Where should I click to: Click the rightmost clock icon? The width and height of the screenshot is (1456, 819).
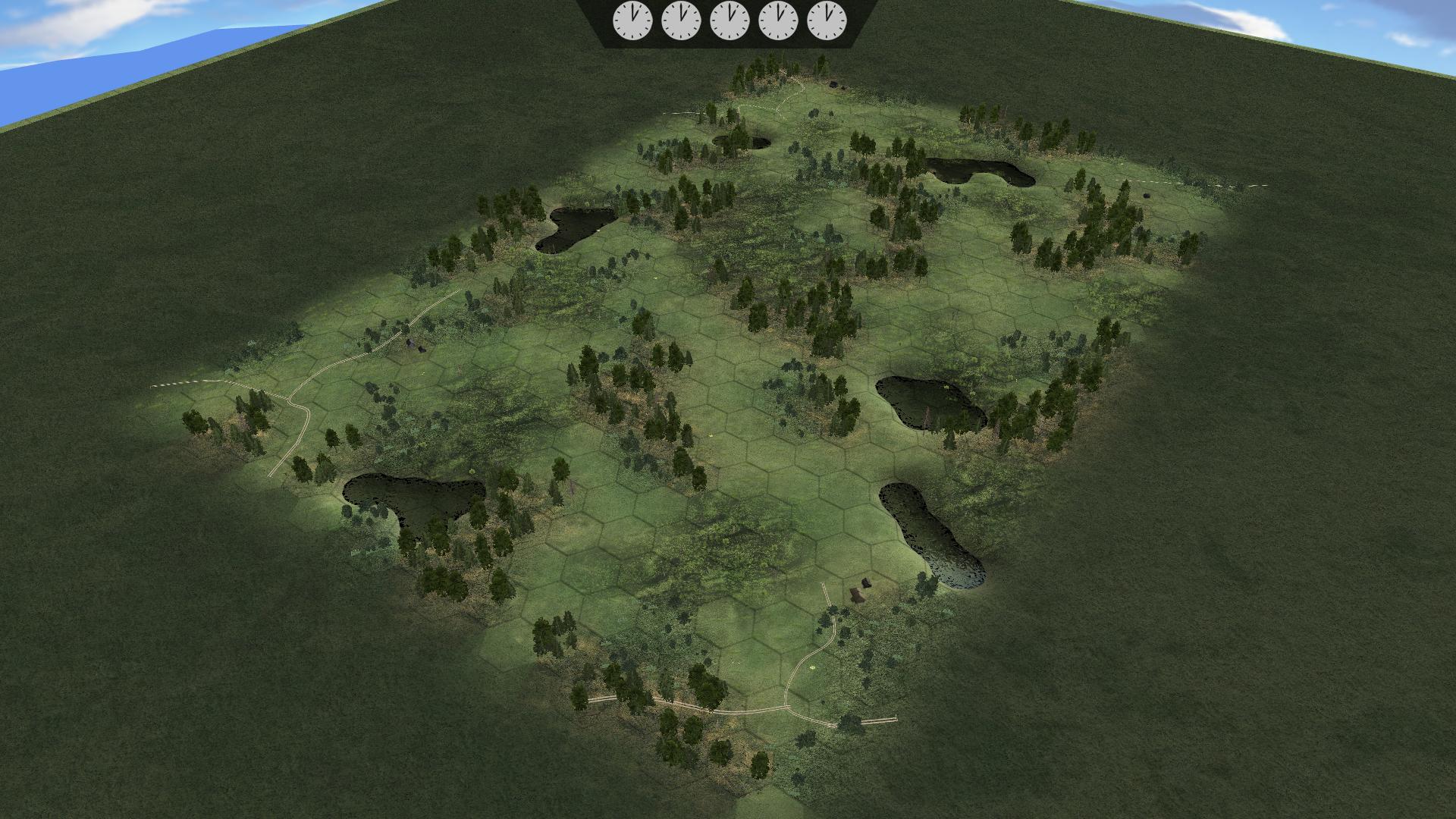tap(827, 20)
